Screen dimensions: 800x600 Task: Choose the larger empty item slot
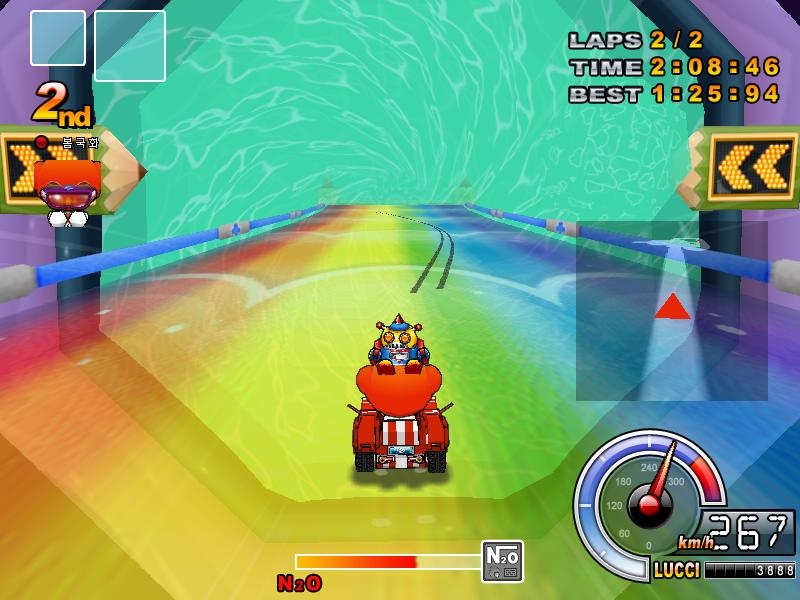(x=130, y=46)
